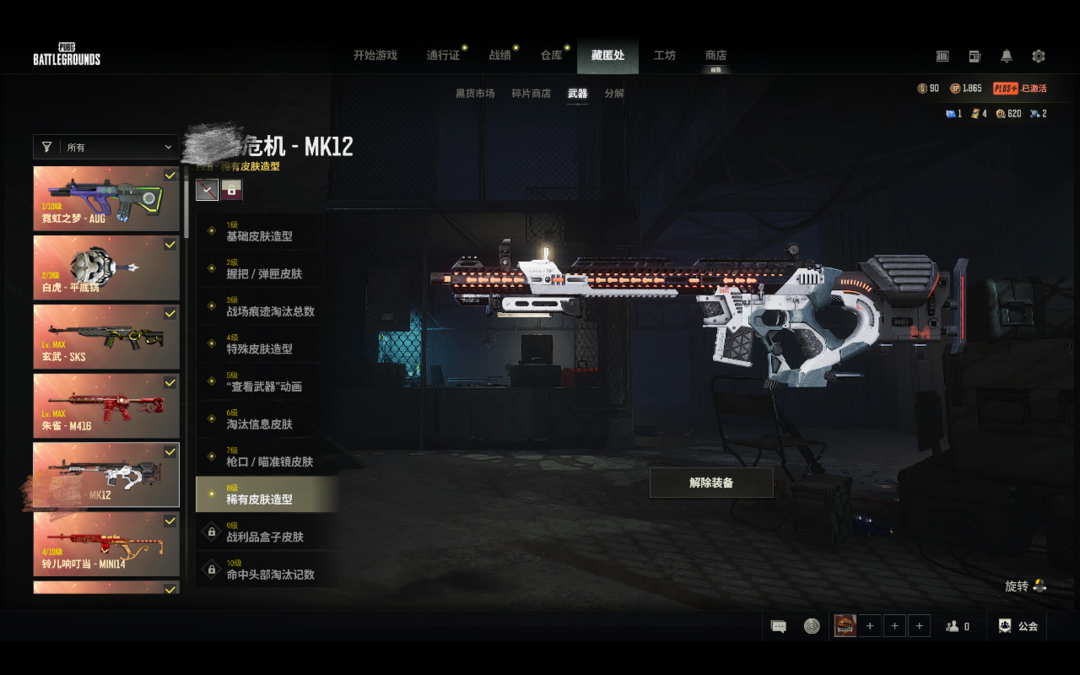Image resolution: width=1080 pixels, height=675 pixels.
Task: Open the 所有 filter dropdown
Action: (x=107, y=147)
